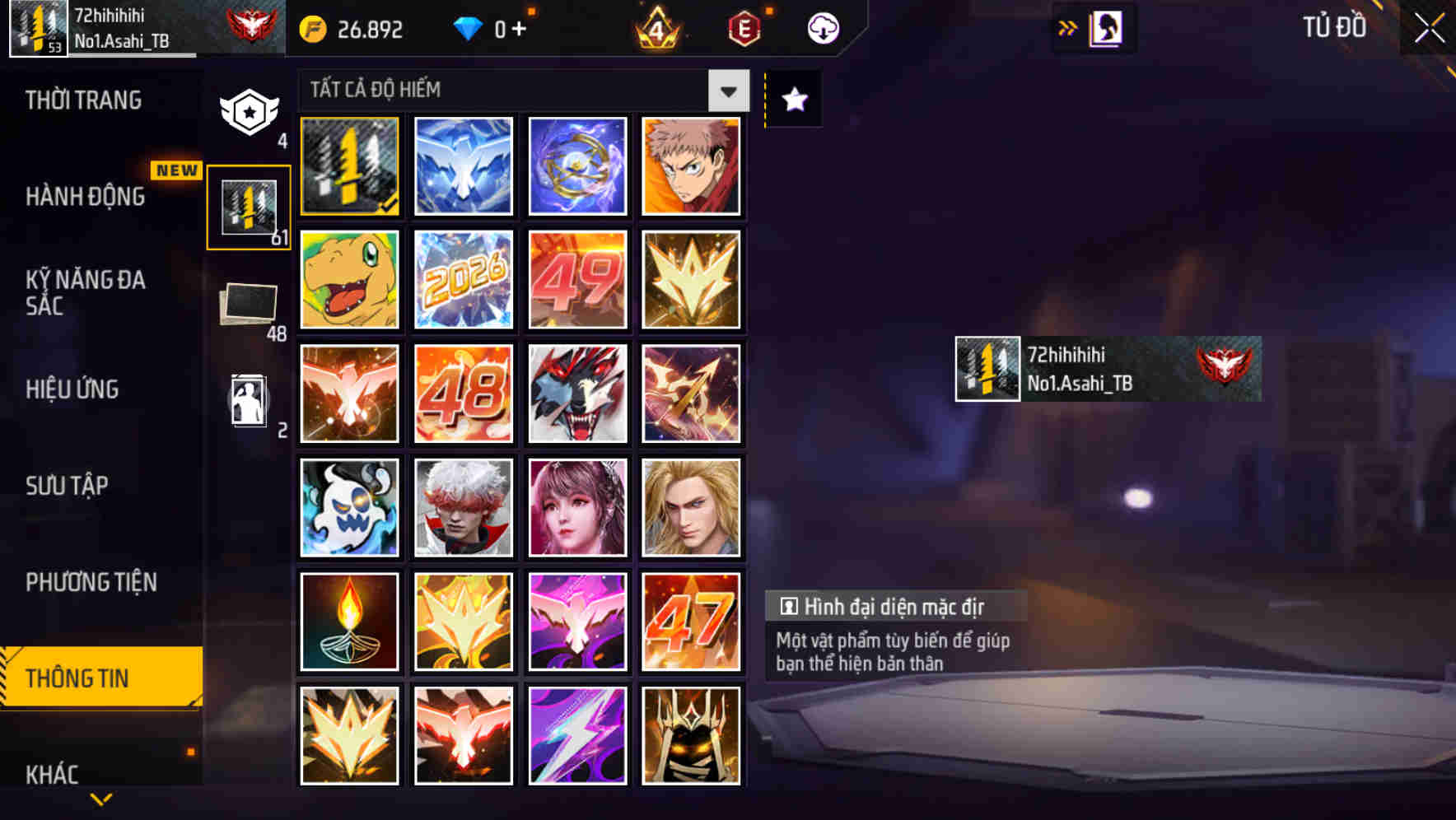Toggle the favorites star filter
The image size is (1456, 820).
tap(792, 100)
